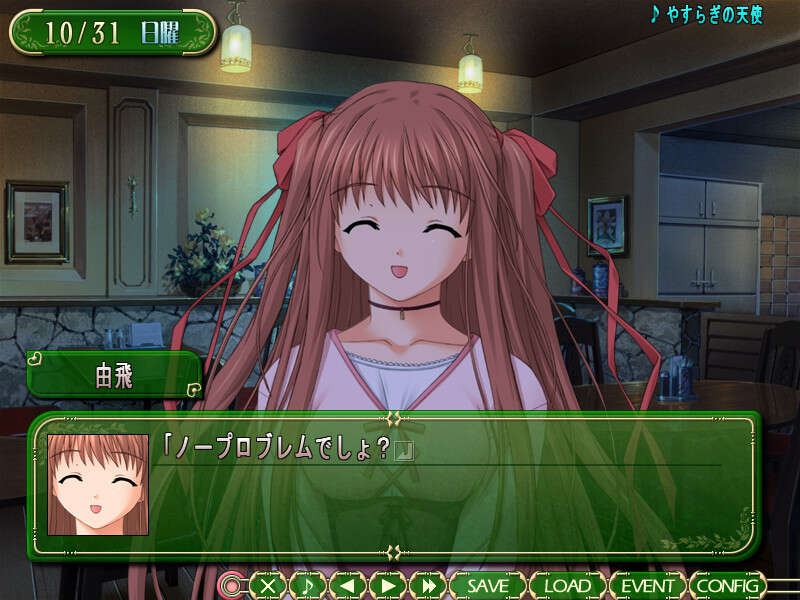
Task: Go back with the left arrow button
Action: tap(347, 586)
